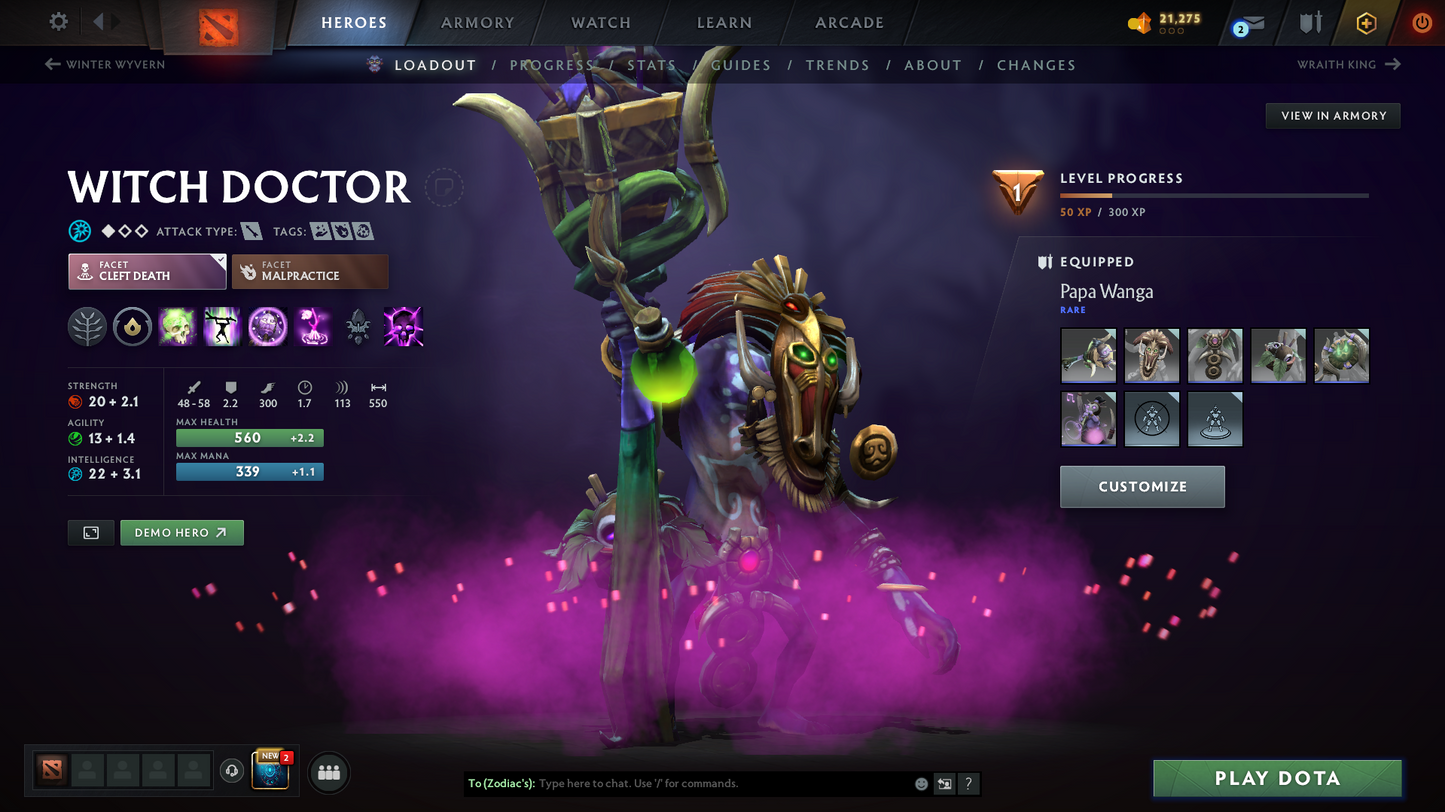The width and height of the screenshot is (1445, 812).
Task: Switch to the Armory tab
Action: pos(477,23)
